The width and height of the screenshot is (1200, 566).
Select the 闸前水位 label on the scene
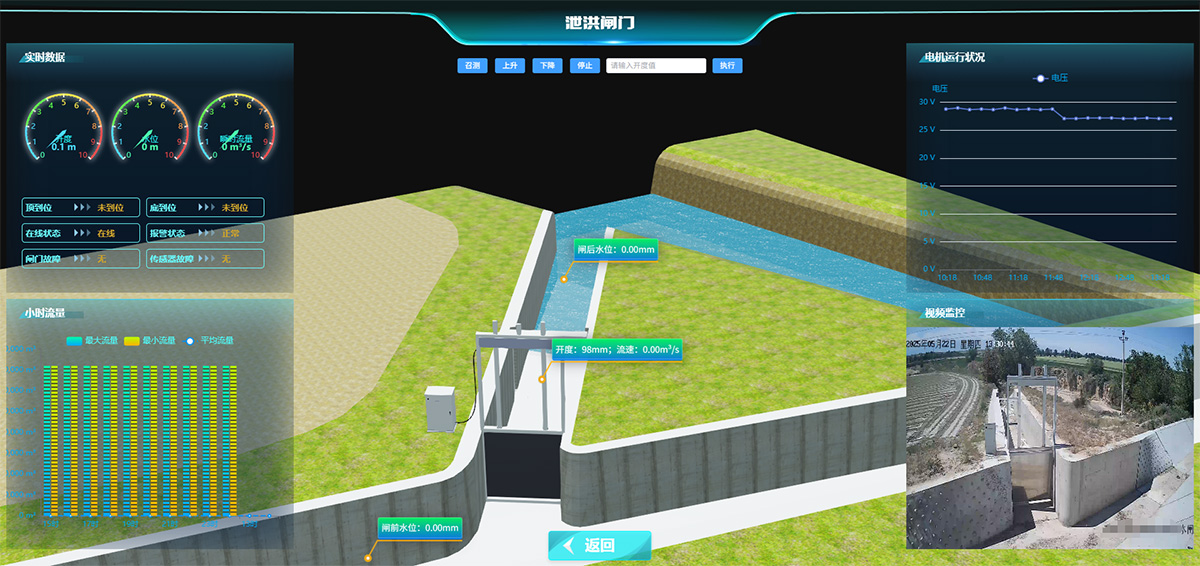click(420, 527)
